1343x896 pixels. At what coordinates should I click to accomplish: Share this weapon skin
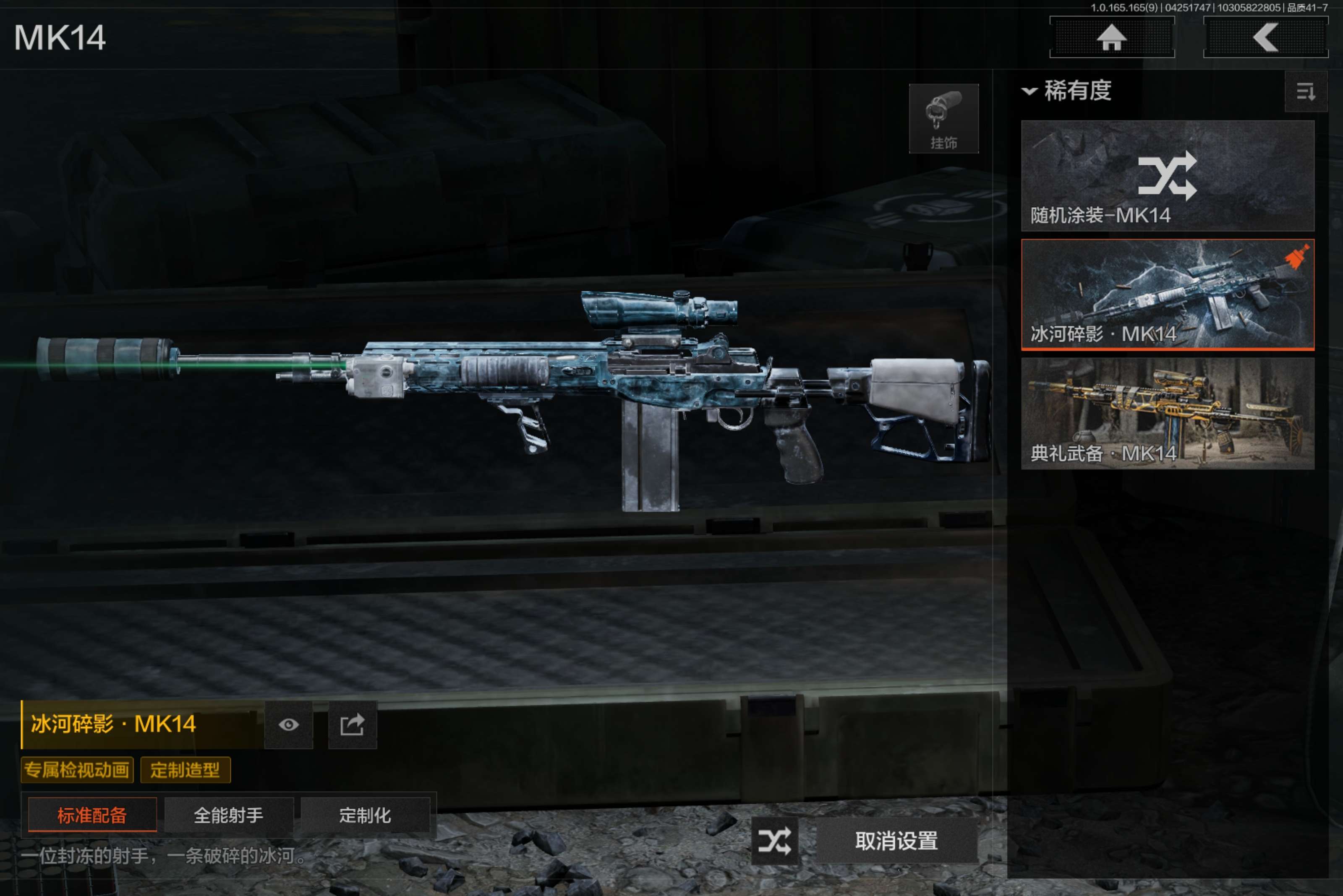click(352, 724)
